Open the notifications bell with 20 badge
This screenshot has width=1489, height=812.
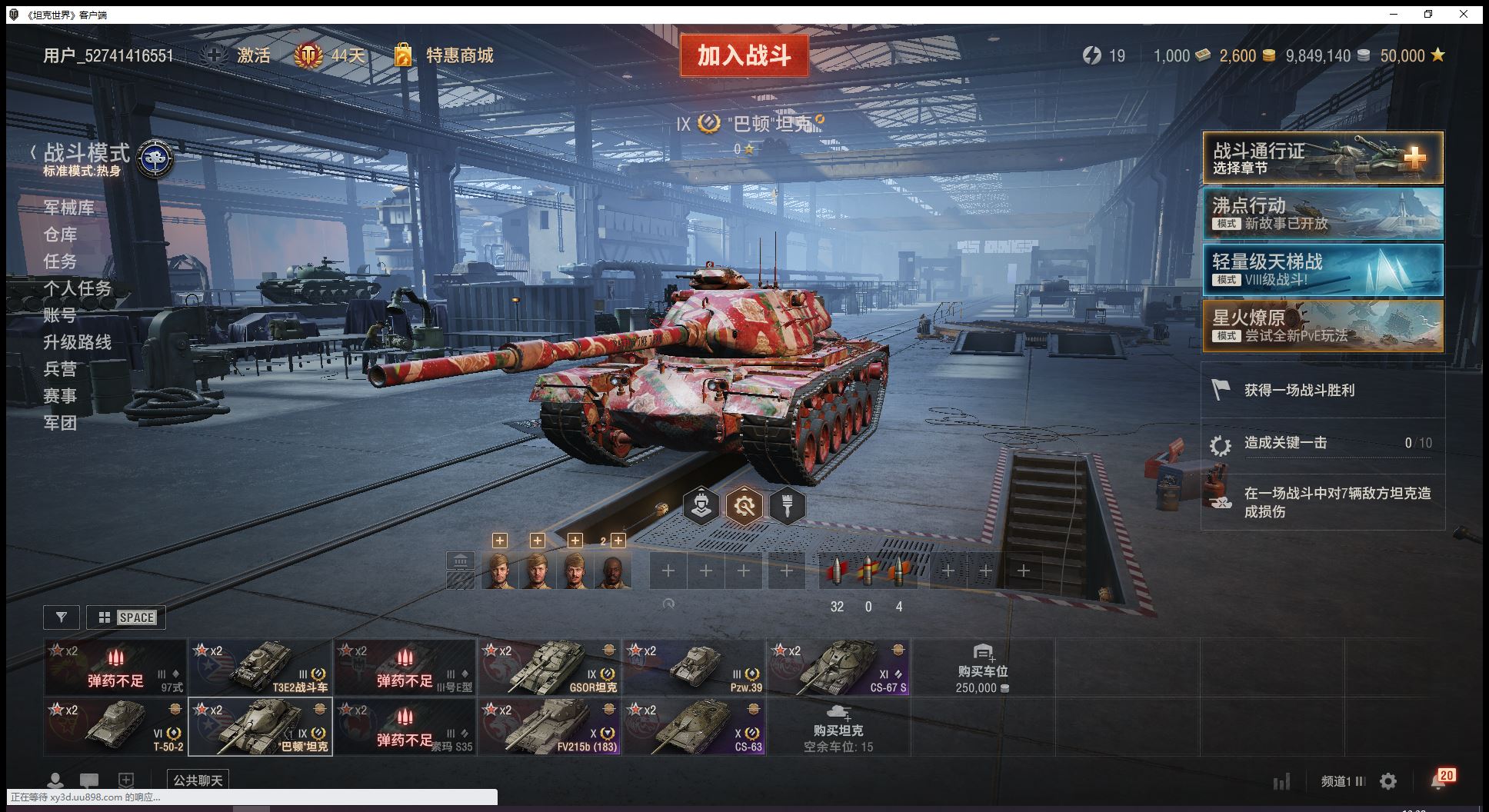[1439, 780]
